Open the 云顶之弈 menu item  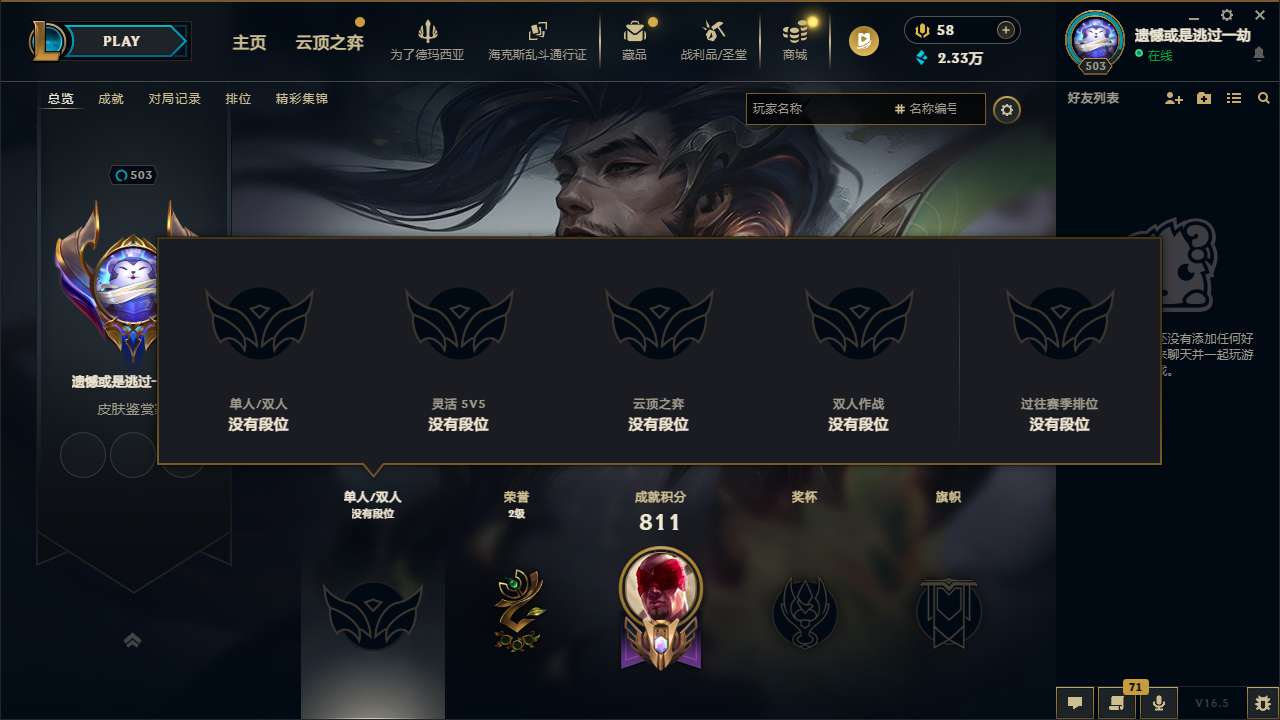click(x=330, y=43)
